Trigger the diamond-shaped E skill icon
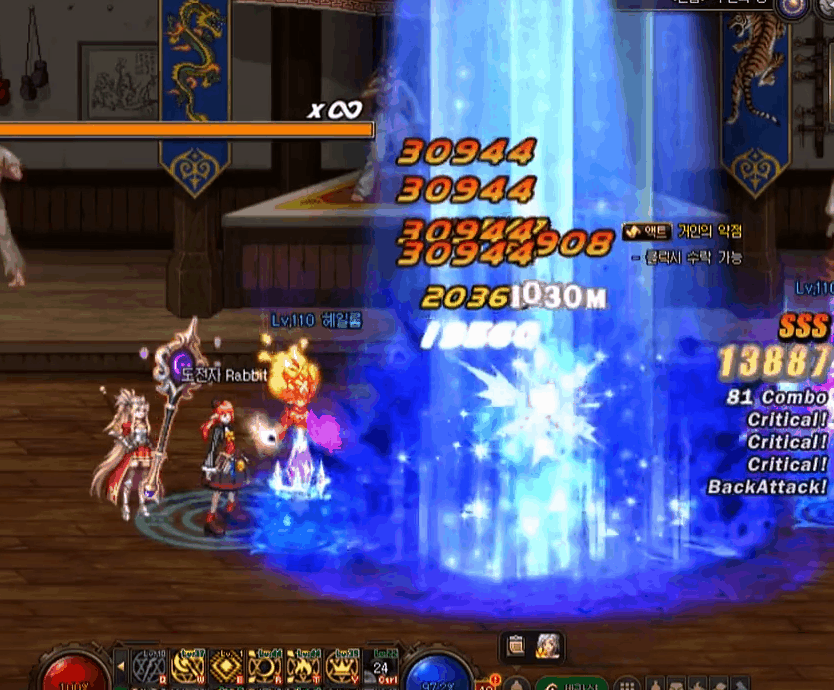 (226, 667)
